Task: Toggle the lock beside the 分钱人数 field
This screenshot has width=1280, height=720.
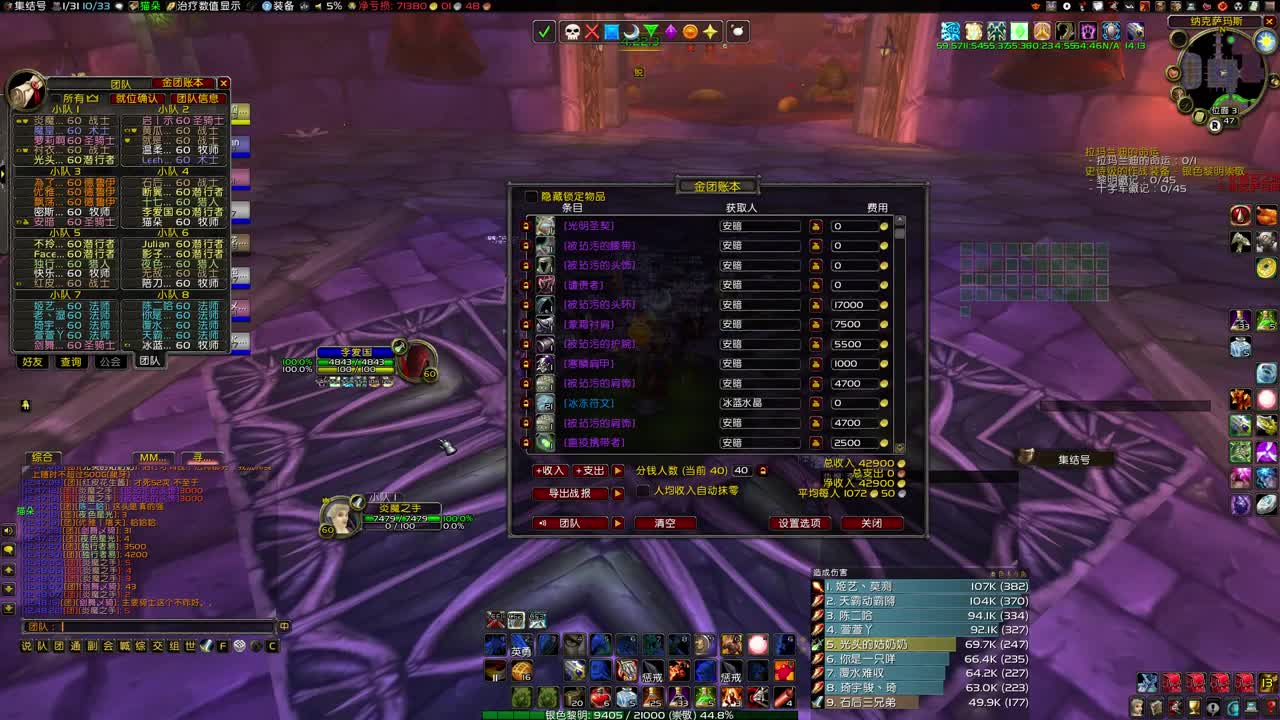Action: 764,470
